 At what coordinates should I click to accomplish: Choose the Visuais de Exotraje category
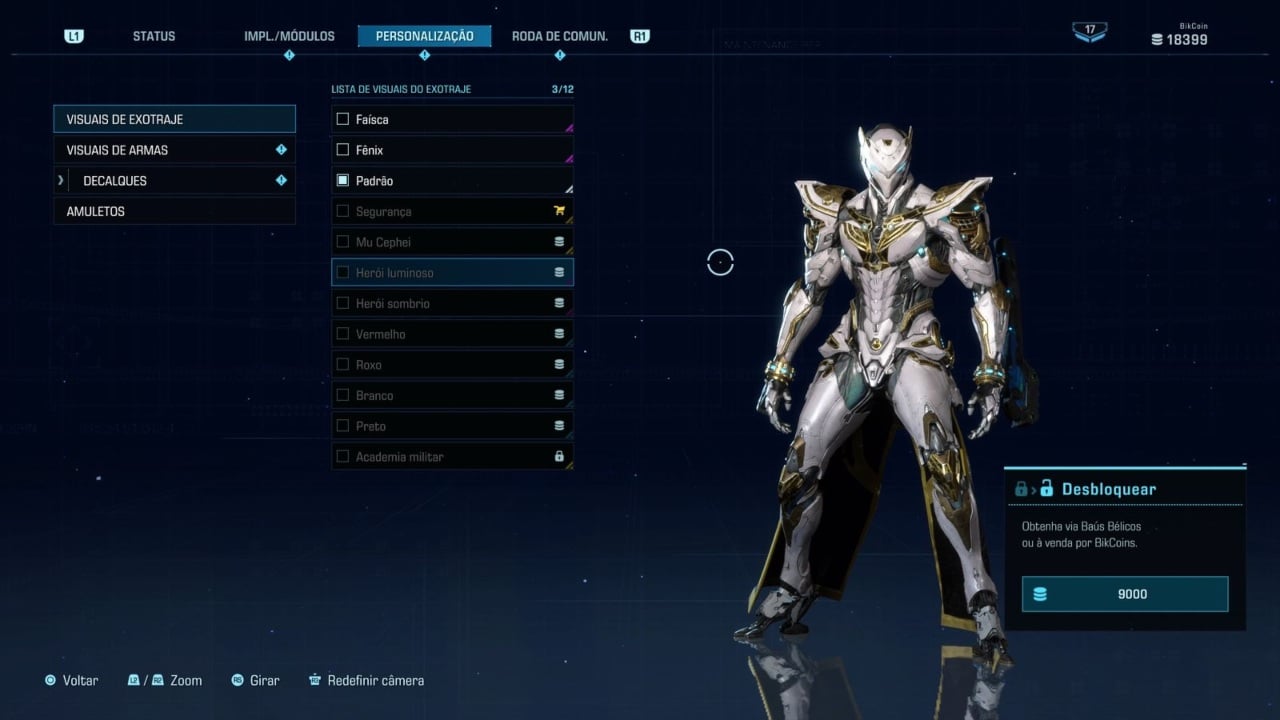click(174, 119)
